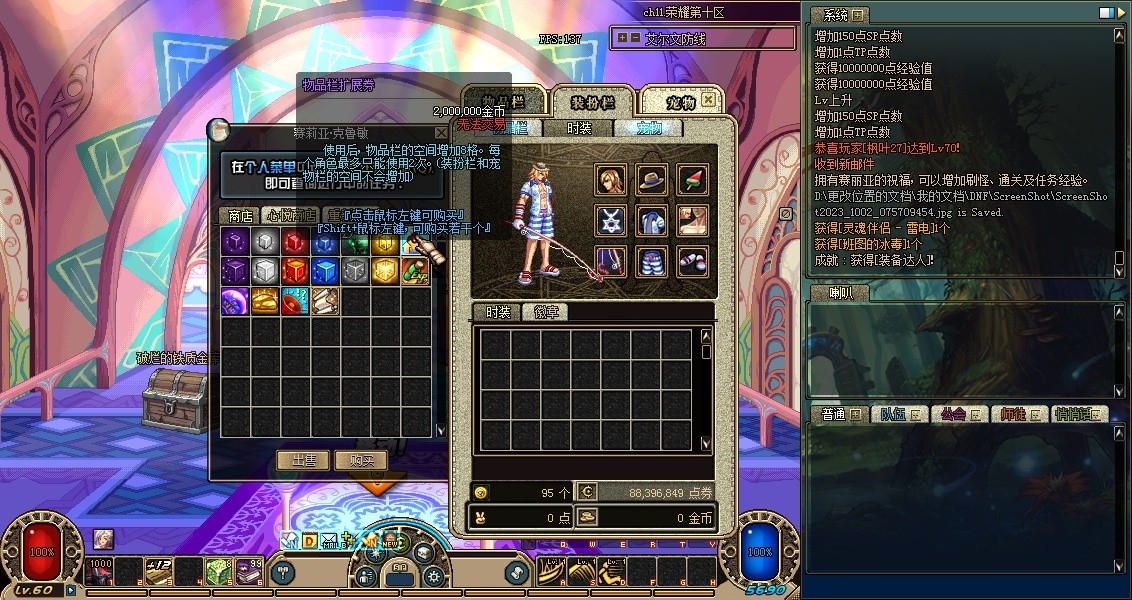Open the 心悦商店 shop tab
1132x600 pixels.
click(290, 215)
